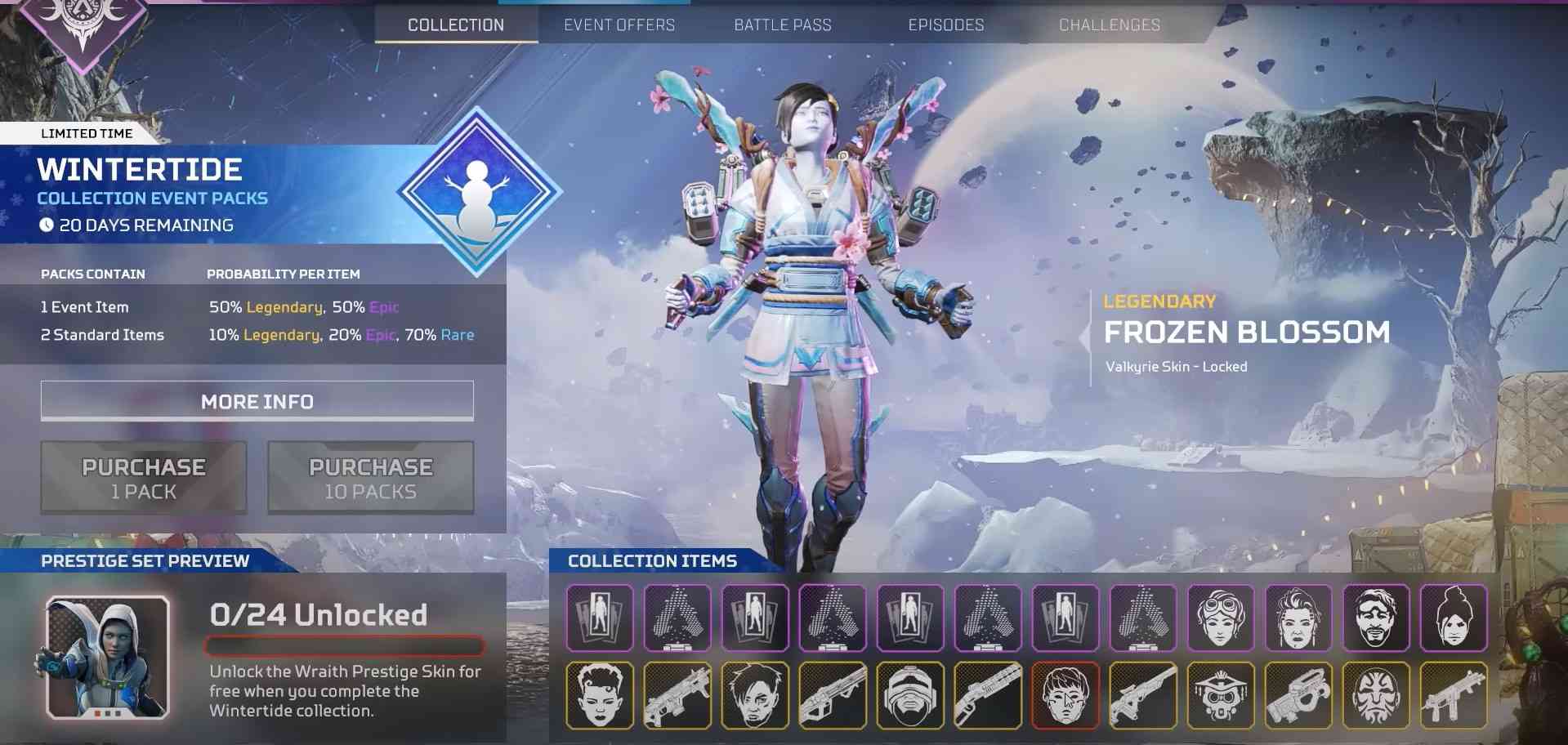This screenshot has height=745, width=1568.
Task: Purchase 1 Wintertide event pack
Action: tap(144, 478)
